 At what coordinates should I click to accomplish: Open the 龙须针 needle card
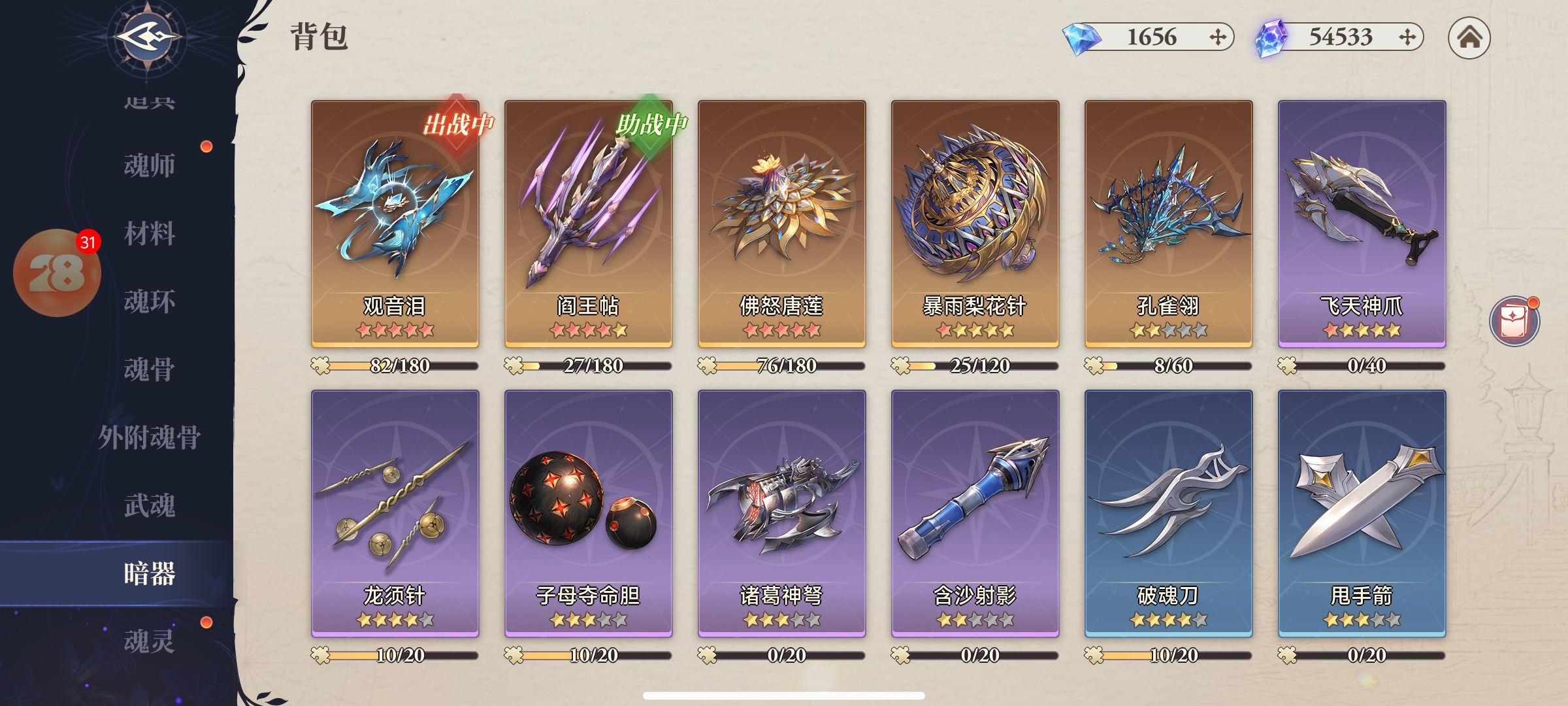click(395, 513)
